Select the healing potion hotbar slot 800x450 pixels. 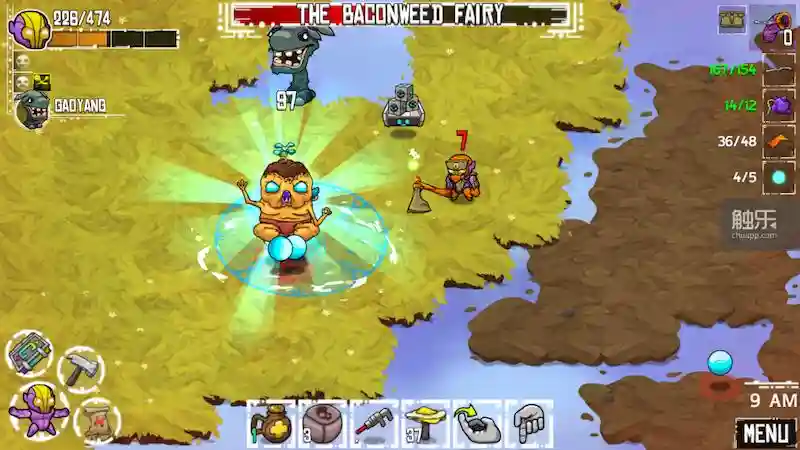click(x=272, y=424)
